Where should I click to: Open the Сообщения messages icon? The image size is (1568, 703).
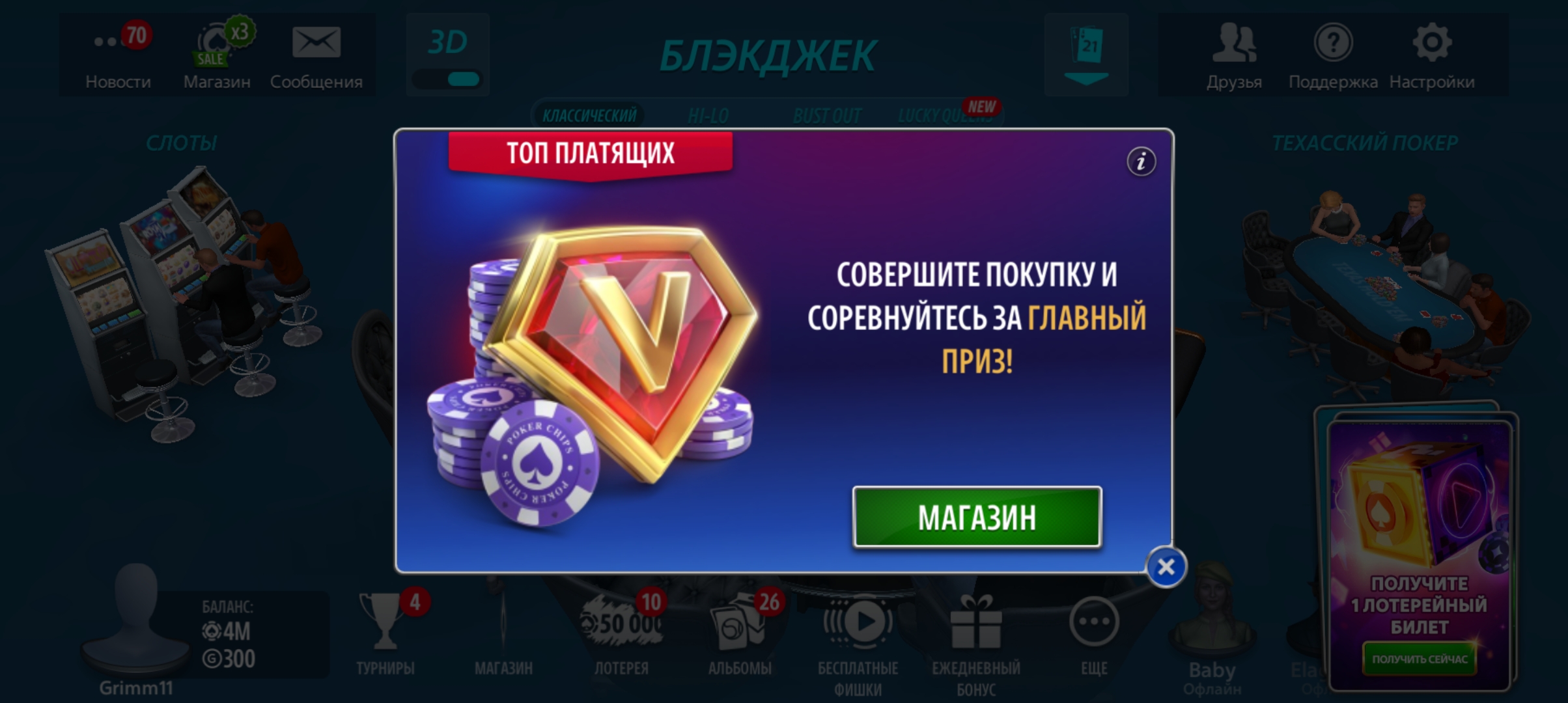(x=317, y=42)
